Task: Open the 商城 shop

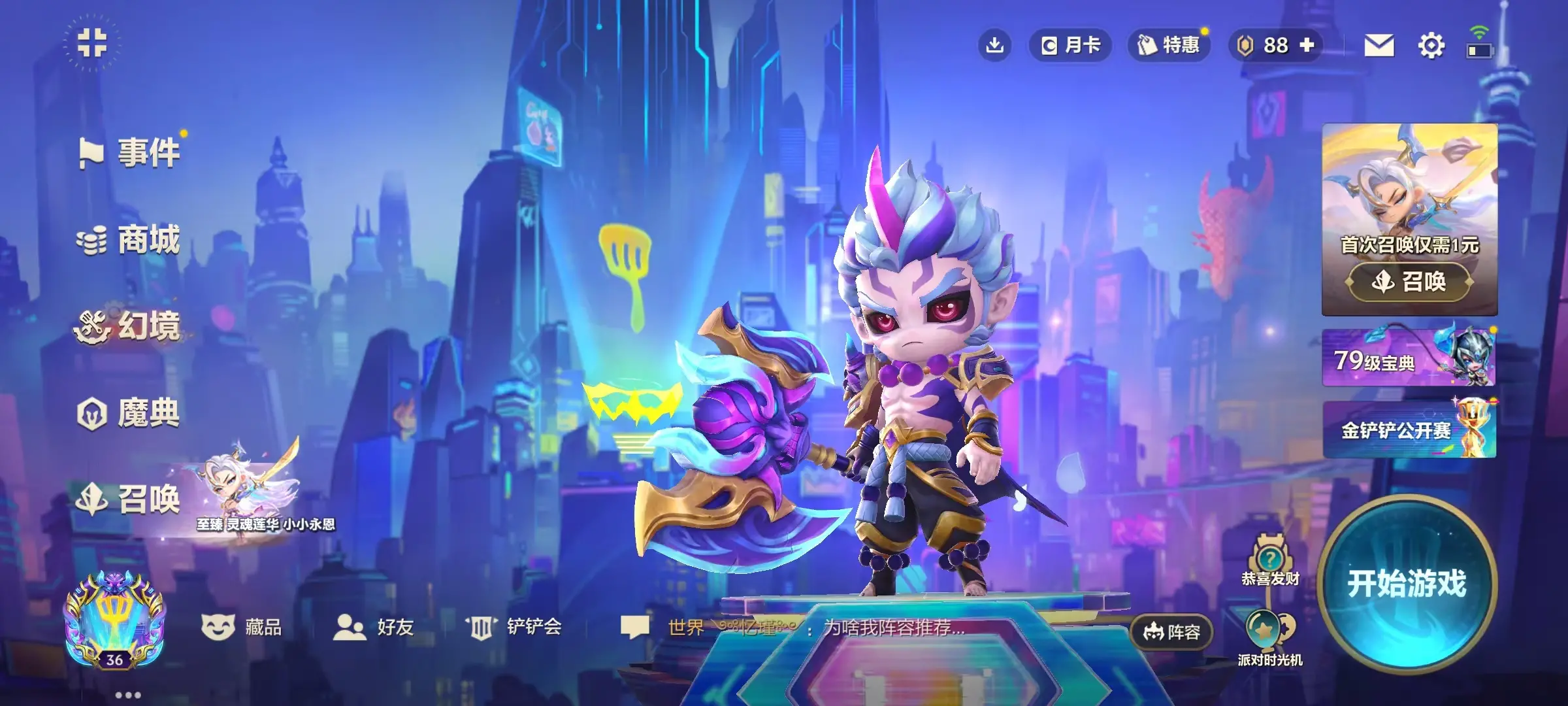Action: coord(131,240)
